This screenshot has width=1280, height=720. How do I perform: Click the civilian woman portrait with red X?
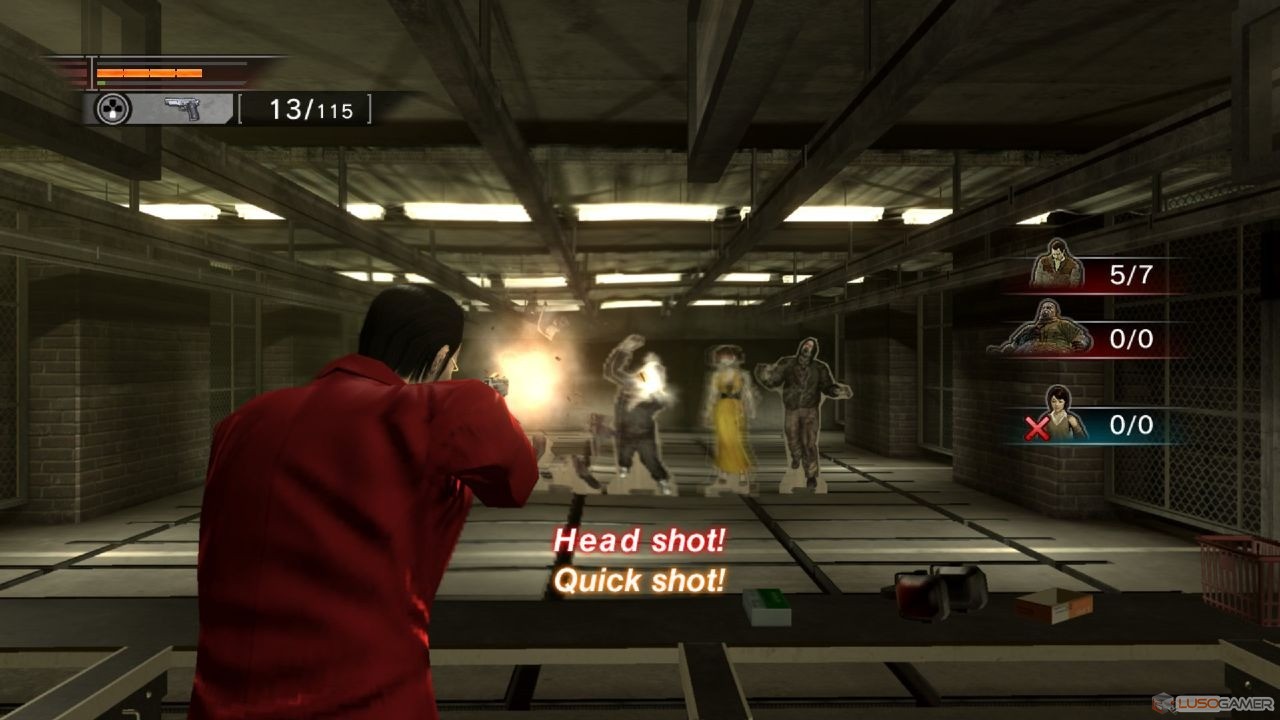click(x=1062, y=415)
